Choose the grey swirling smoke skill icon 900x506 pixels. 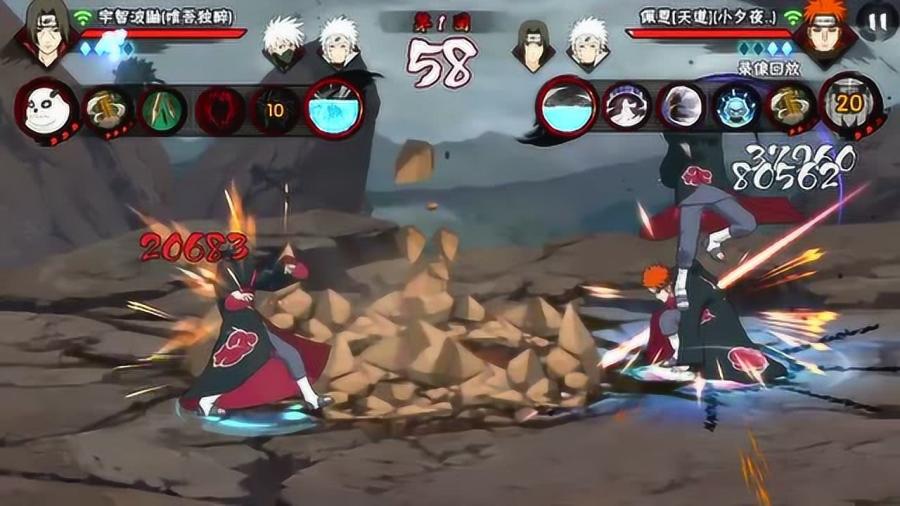click(x=682, y=106)
